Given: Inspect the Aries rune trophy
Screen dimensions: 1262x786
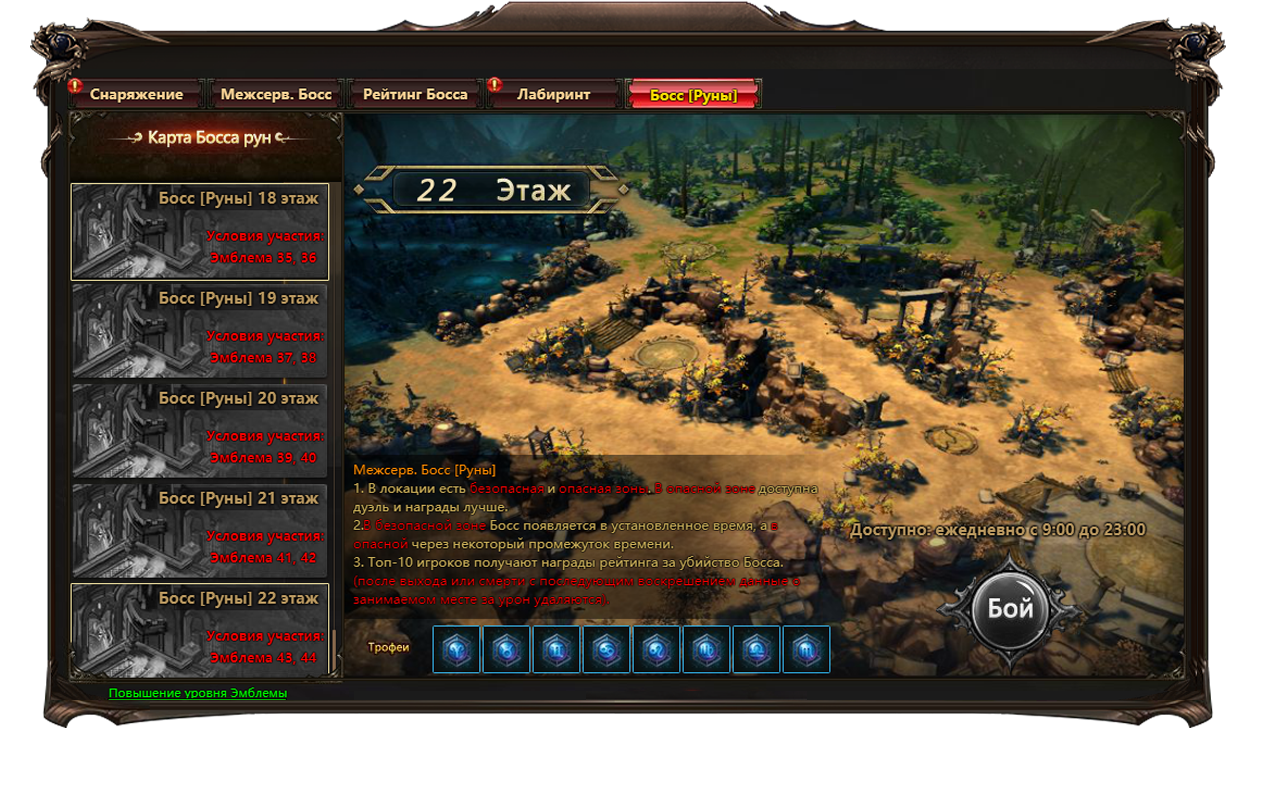Looking at the screenshot, I should pos(457,649).
